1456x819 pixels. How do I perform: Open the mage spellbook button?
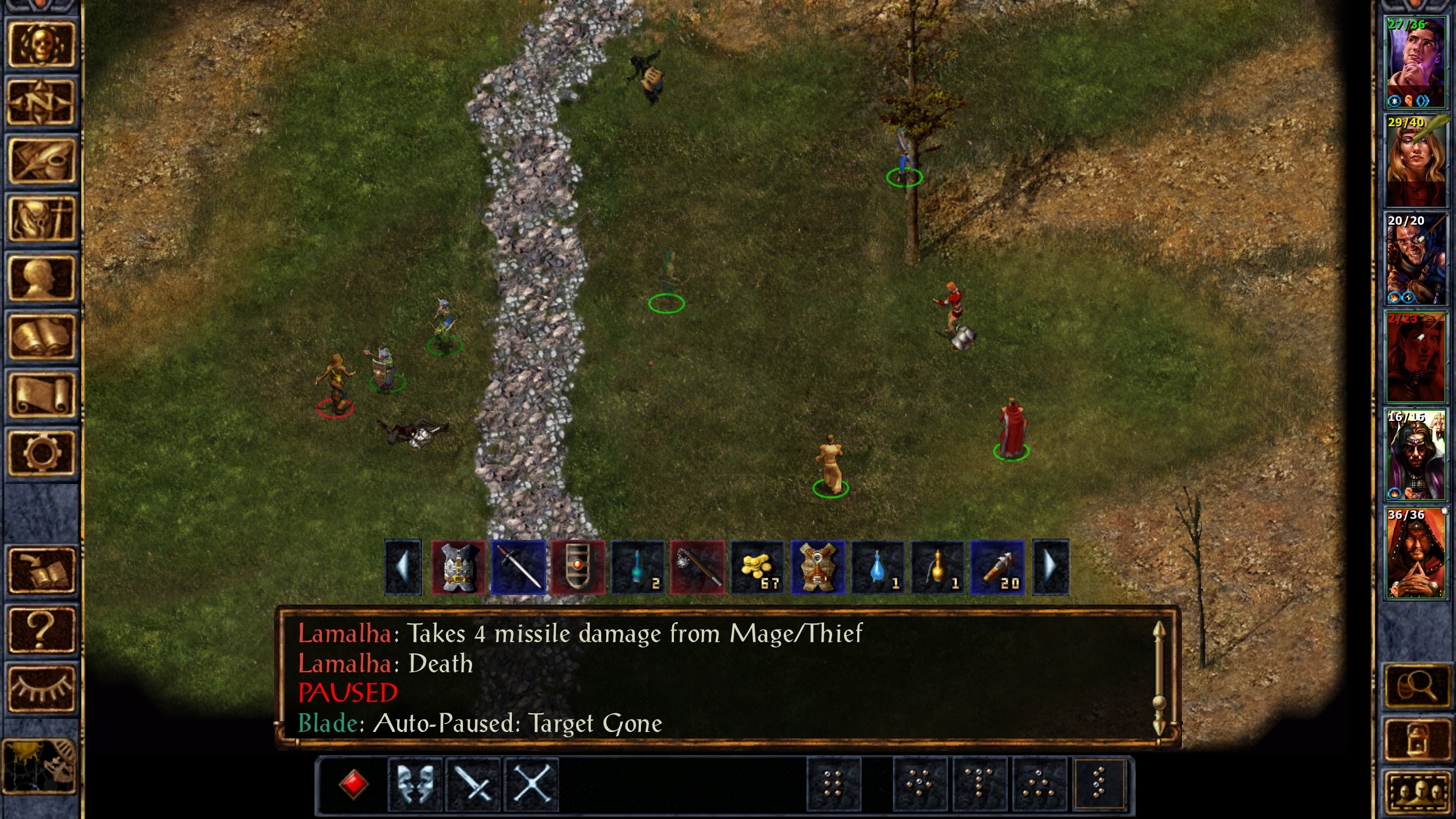coord(41,337)
